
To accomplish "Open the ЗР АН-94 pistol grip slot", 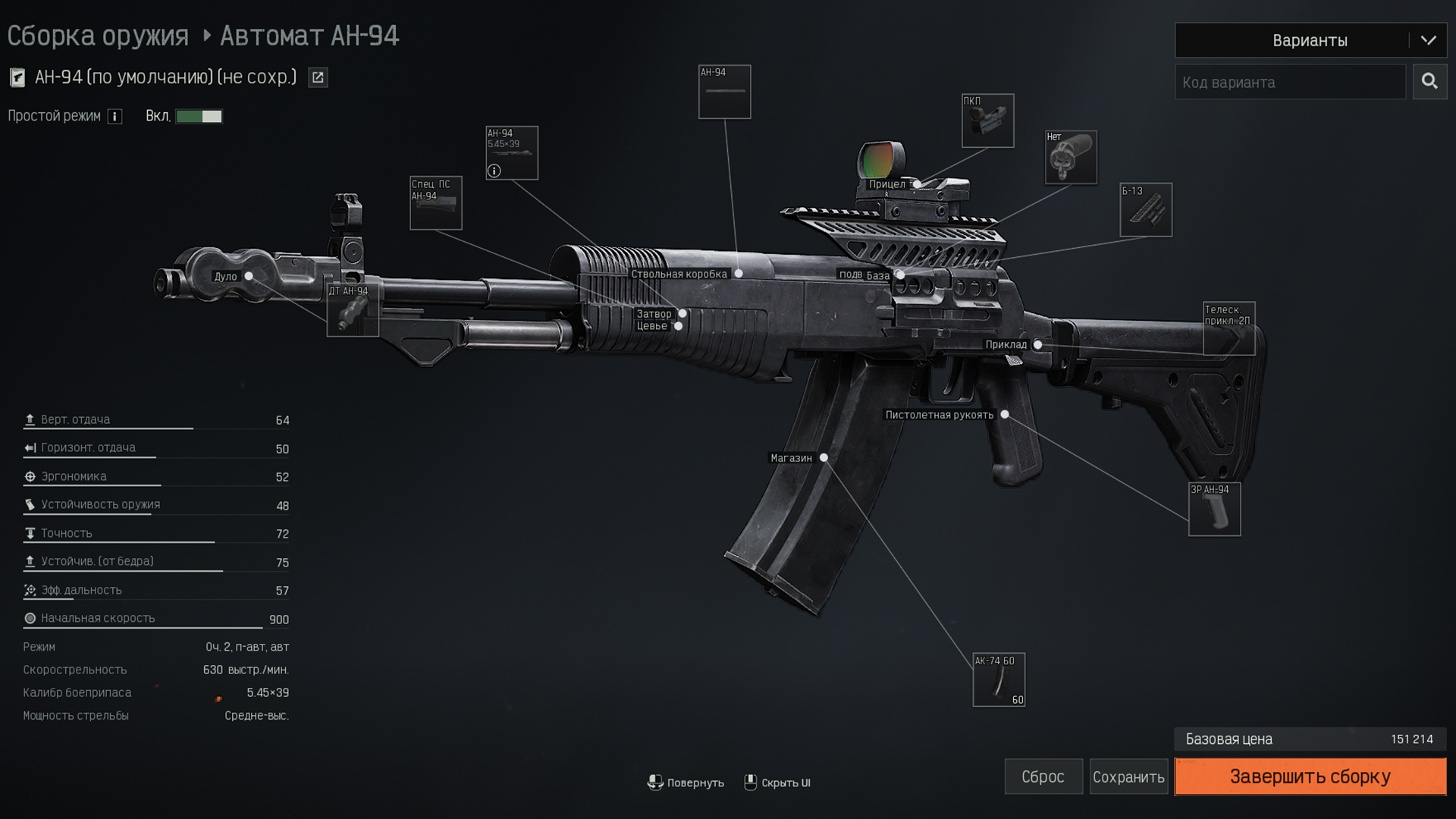I will pyautogui.click(x=1214, y=510).
